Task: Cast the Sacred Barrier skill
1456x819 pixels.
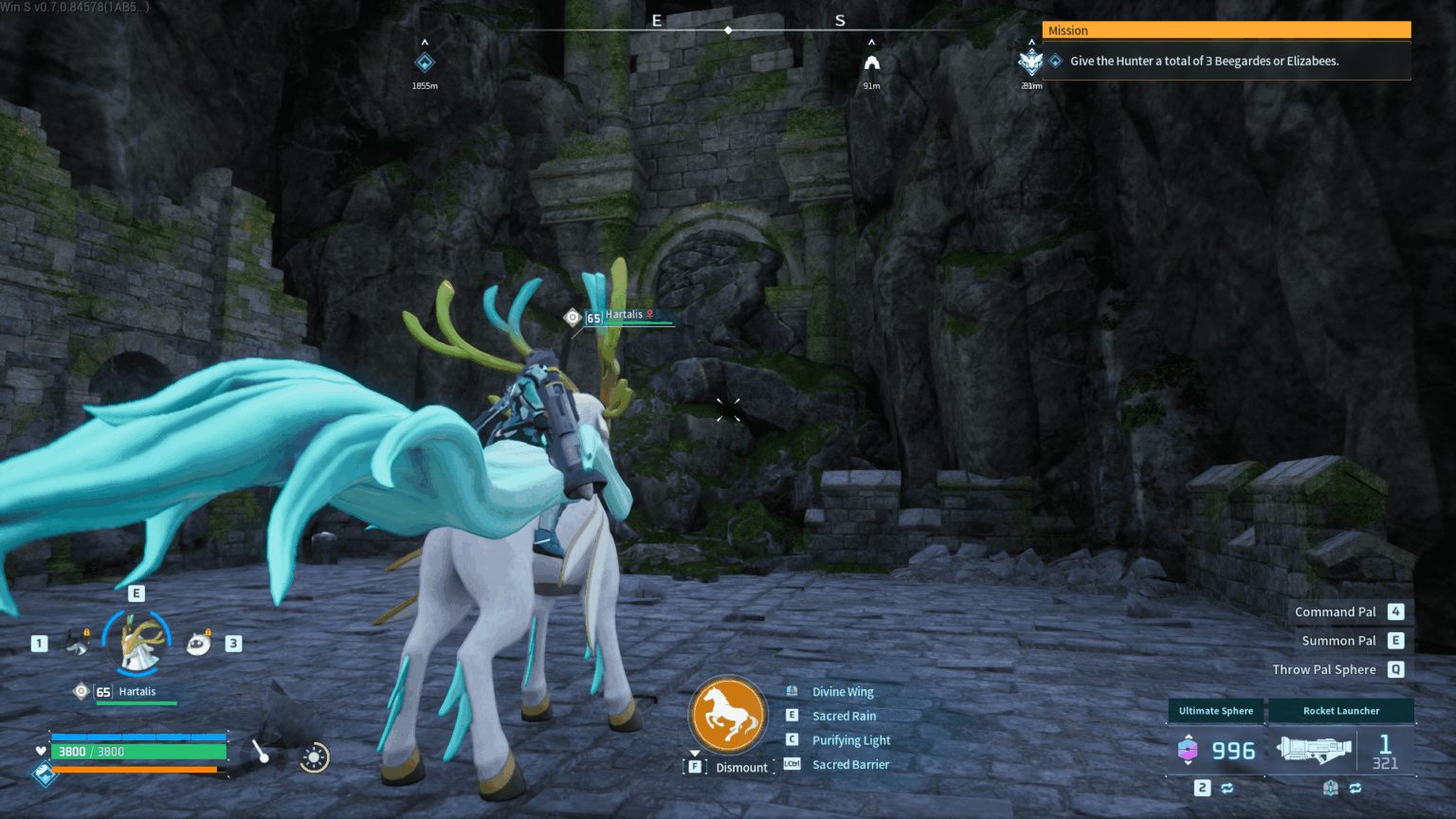Action: coord(850,764)
